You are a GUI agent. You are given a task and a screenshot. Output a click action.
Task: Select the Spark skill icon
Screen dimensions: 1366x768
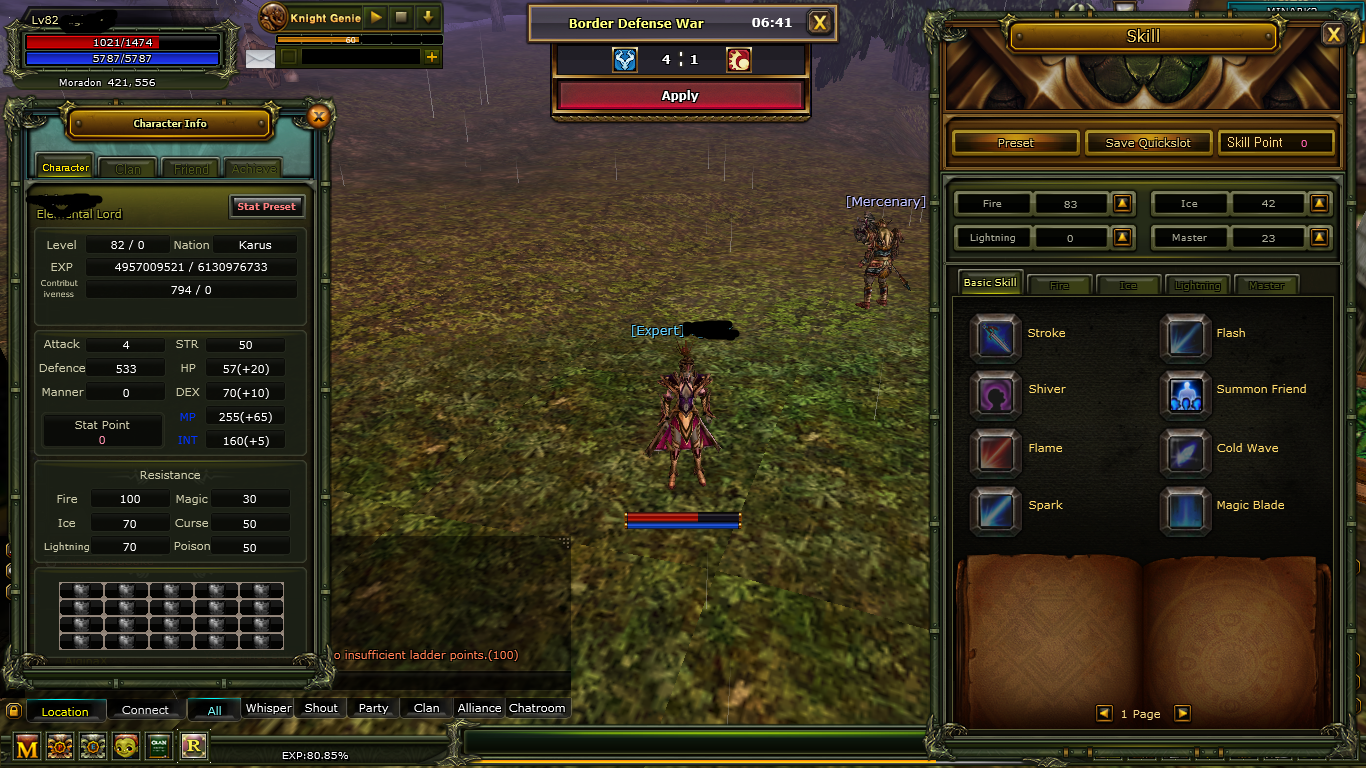995,510
